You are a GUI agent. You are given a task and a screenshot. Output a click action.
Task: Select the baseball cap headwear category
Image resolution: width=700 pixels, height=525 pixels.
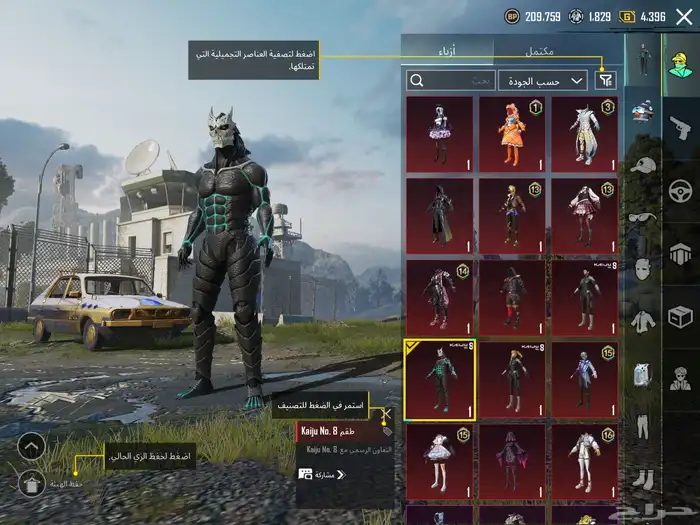point(644,164)
